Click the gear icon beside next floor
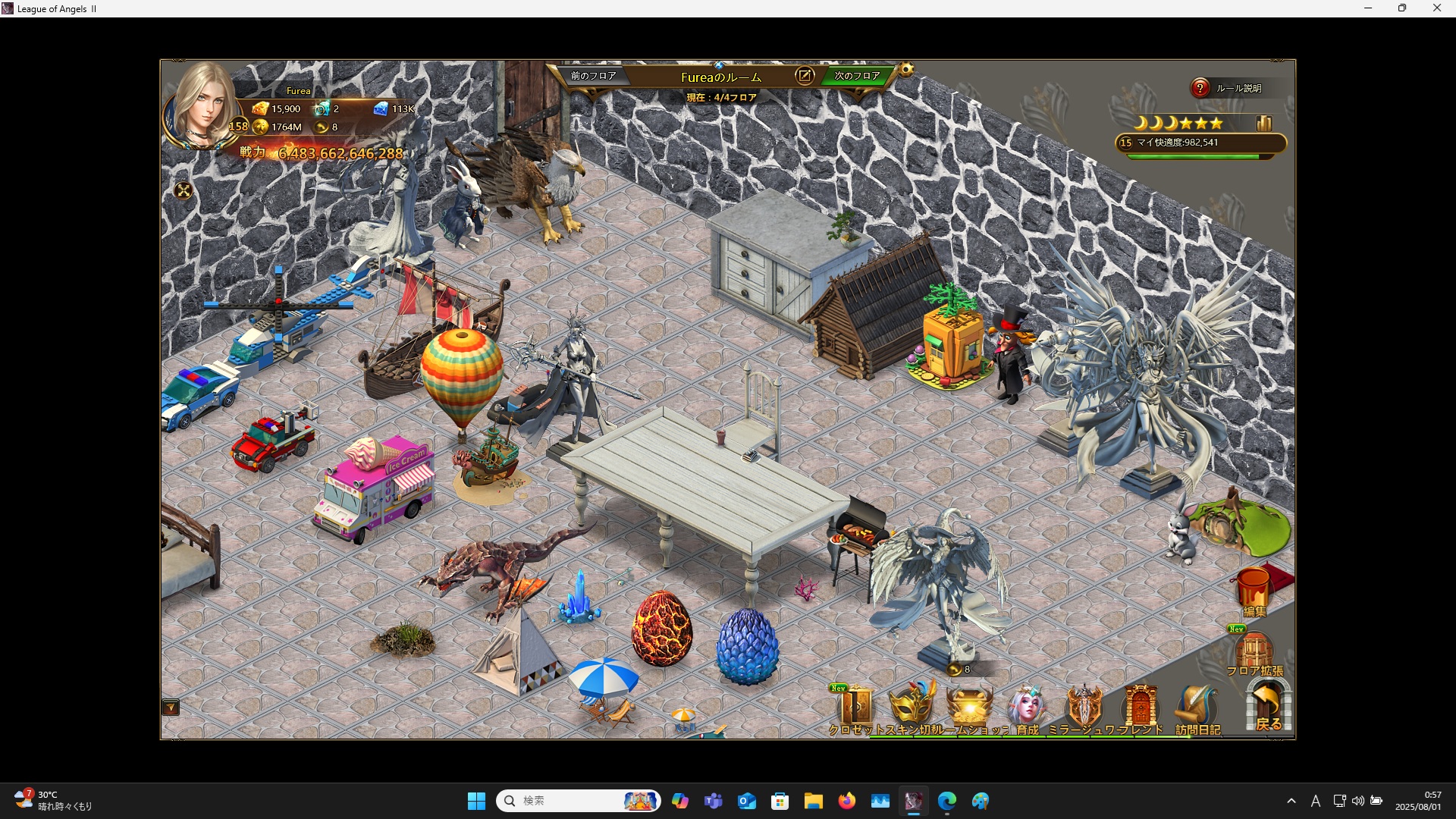 [x=906, y=70]
